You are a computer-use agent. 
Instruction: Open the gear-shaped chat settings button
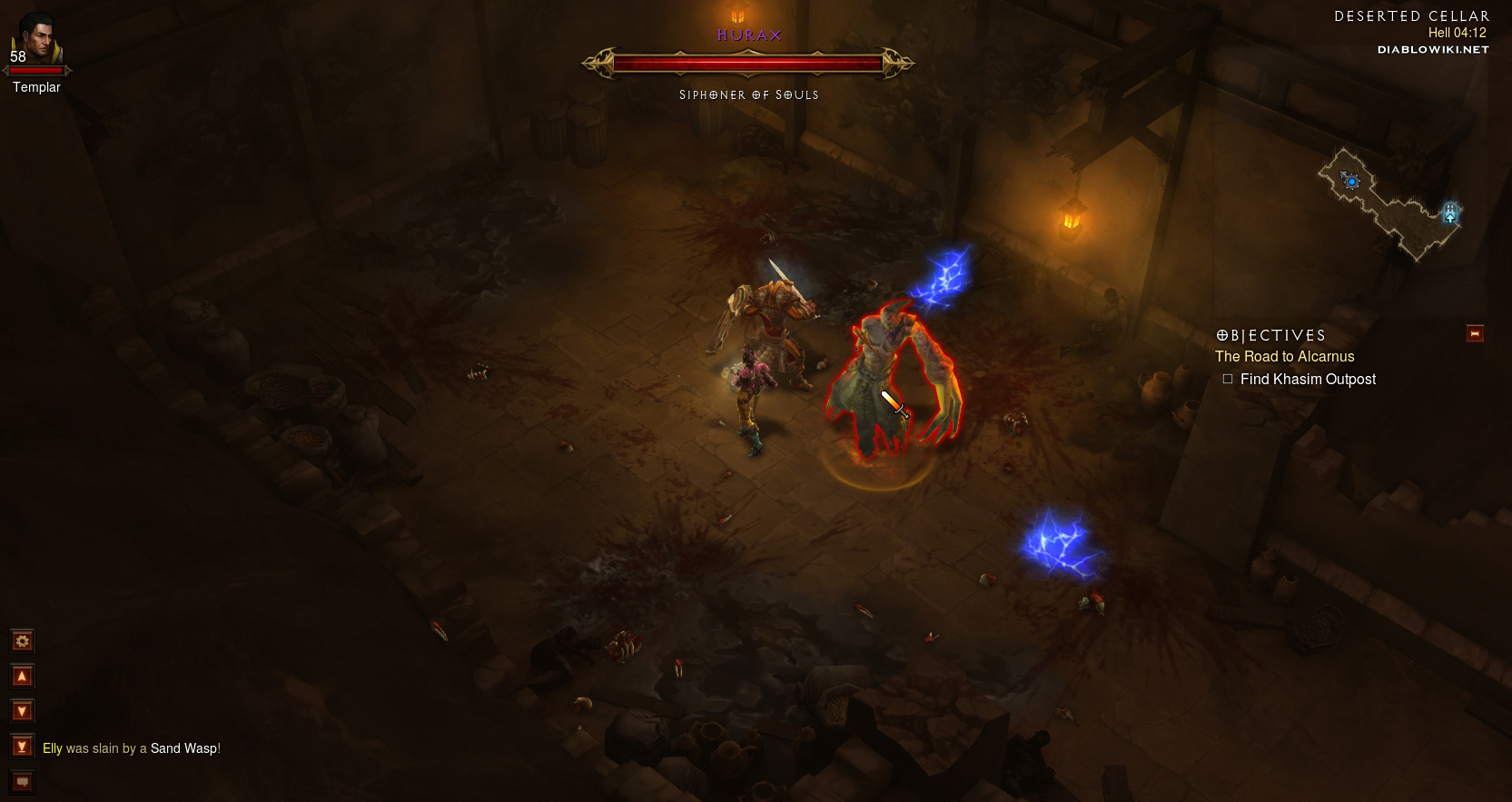pyautogui.click(x=23, y=641)
